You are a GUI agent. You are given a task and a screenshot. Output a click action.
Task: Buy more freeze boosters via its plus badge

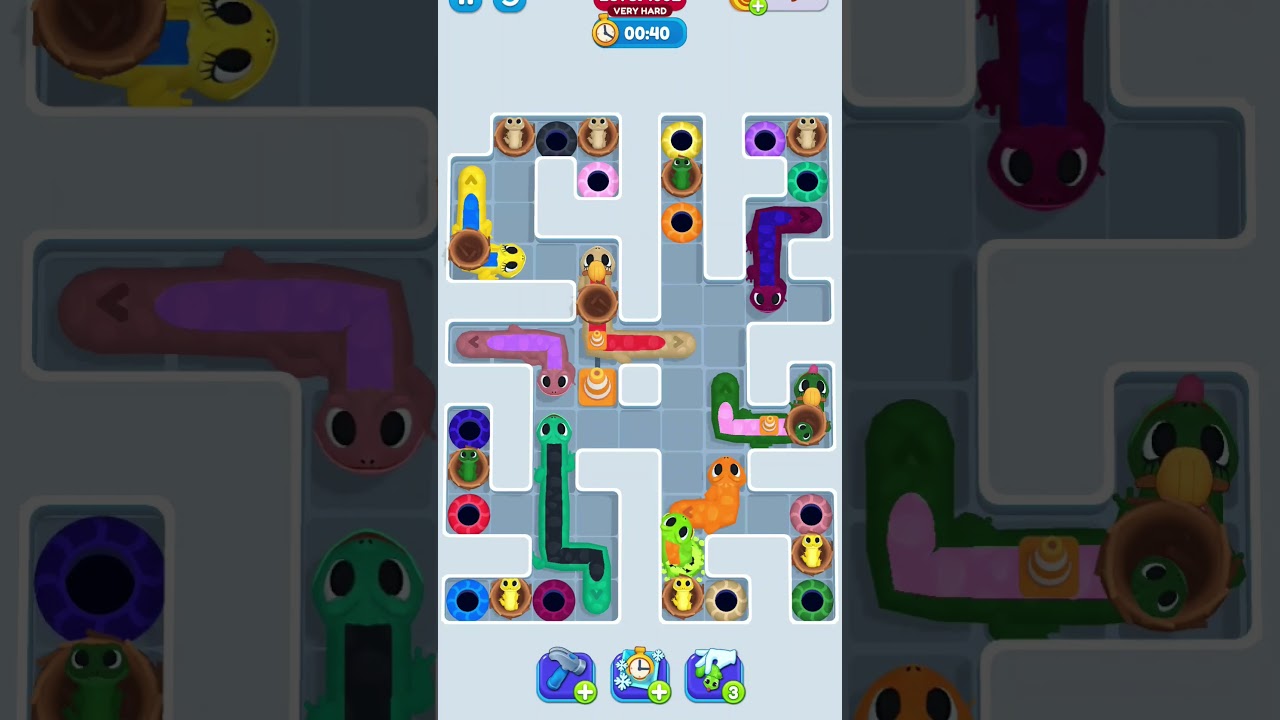click(660, 691)
